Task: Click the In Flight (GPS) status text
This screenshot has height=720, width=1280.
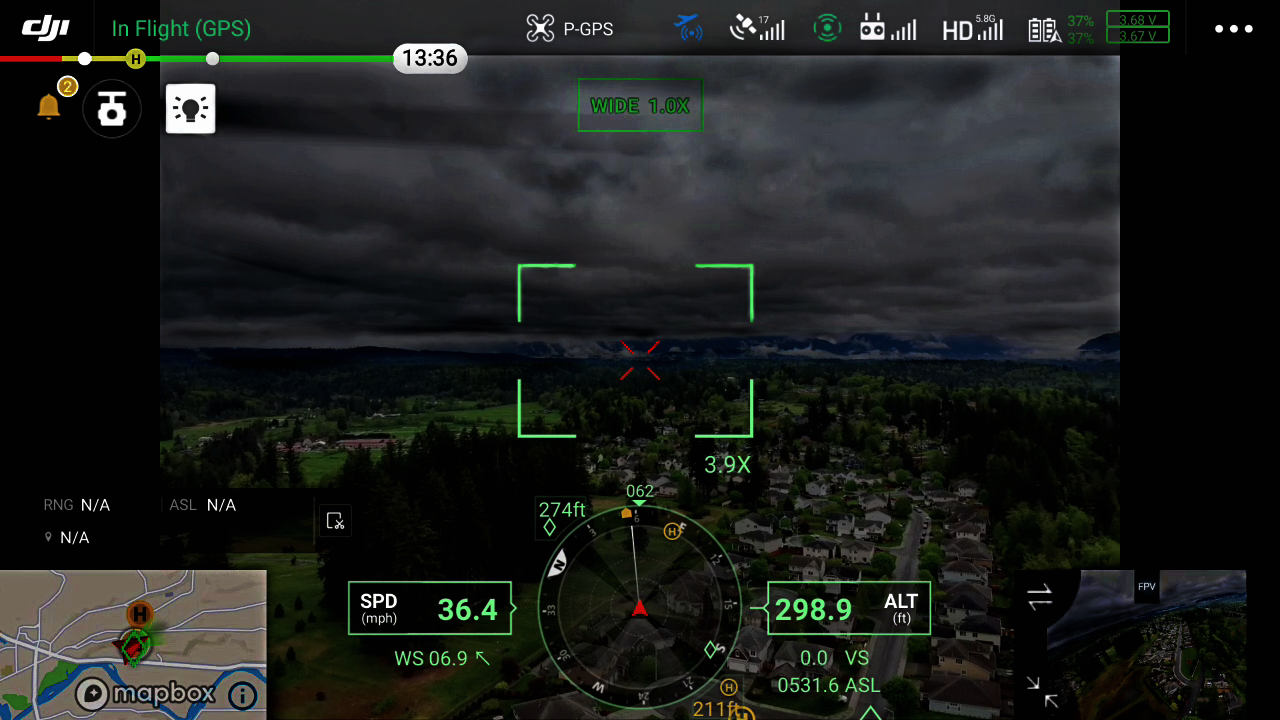Action: [181, 29]
